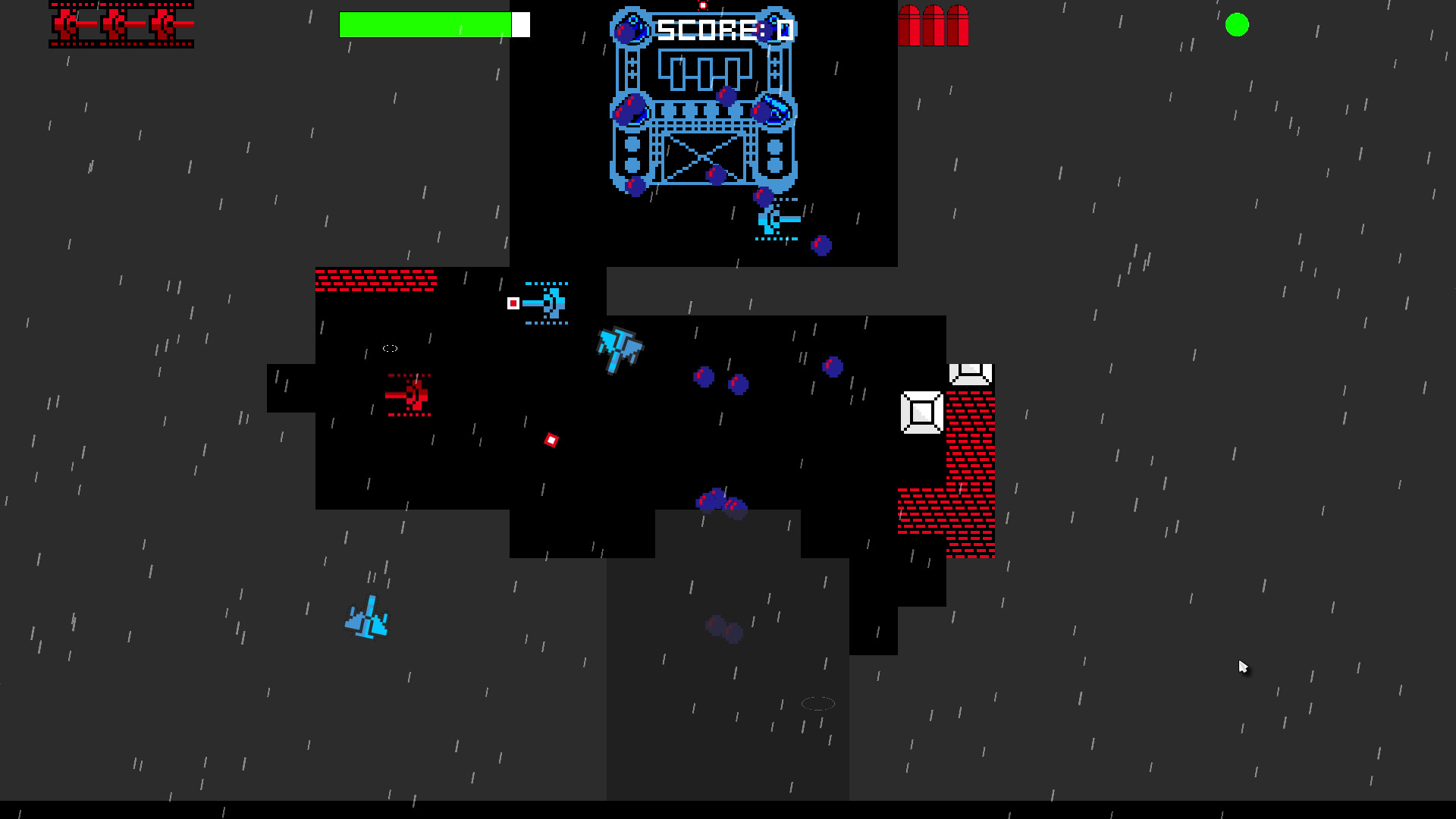The image size is (1456, 819).
Task: Click the middle red ammo shell icon
Action: [x=933, y=25]
